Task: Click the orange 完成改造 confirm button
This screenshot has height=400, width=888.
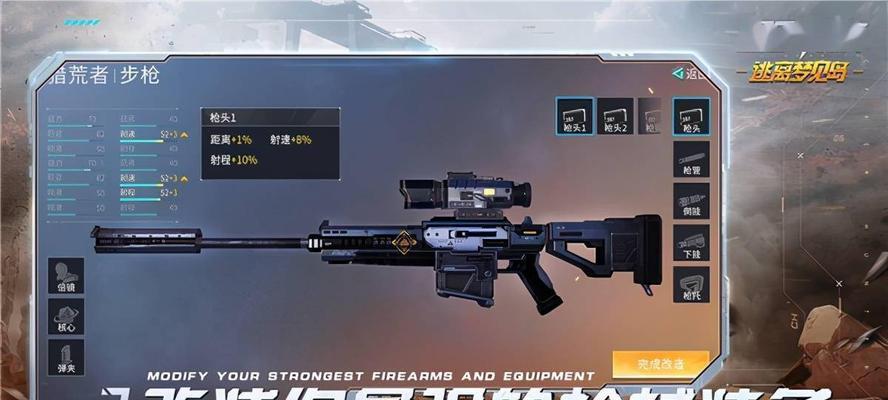Action: (x=660, y=363)
